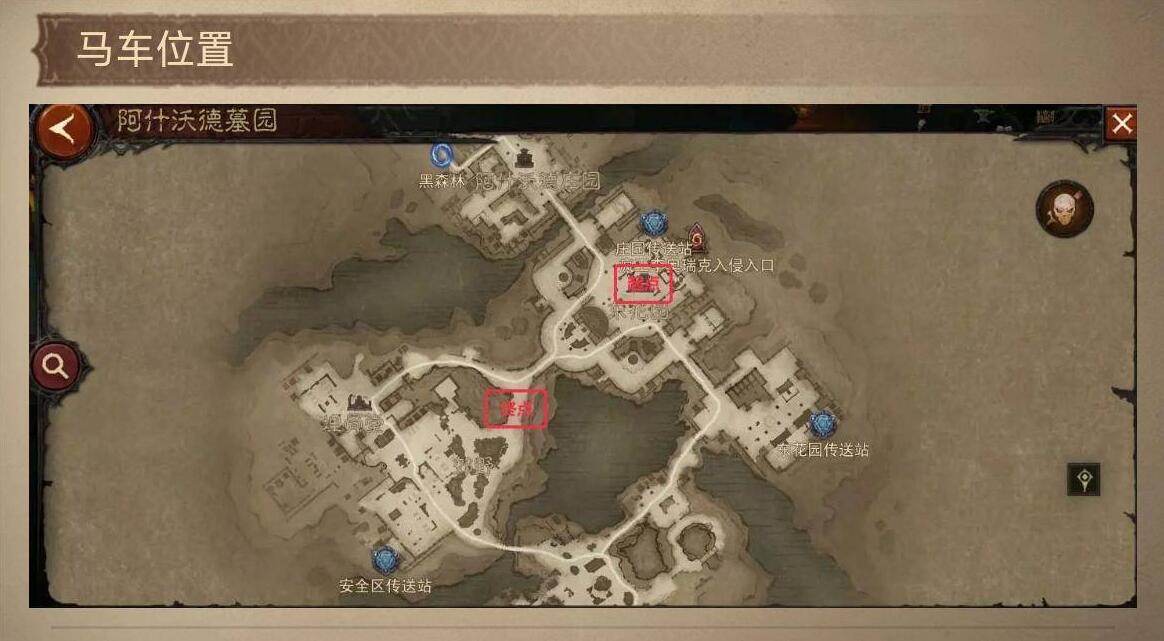This screenshot has height=641, width=1164.
Task: Close the Ashwold Cemetery map
Action: coord(1122,124)
